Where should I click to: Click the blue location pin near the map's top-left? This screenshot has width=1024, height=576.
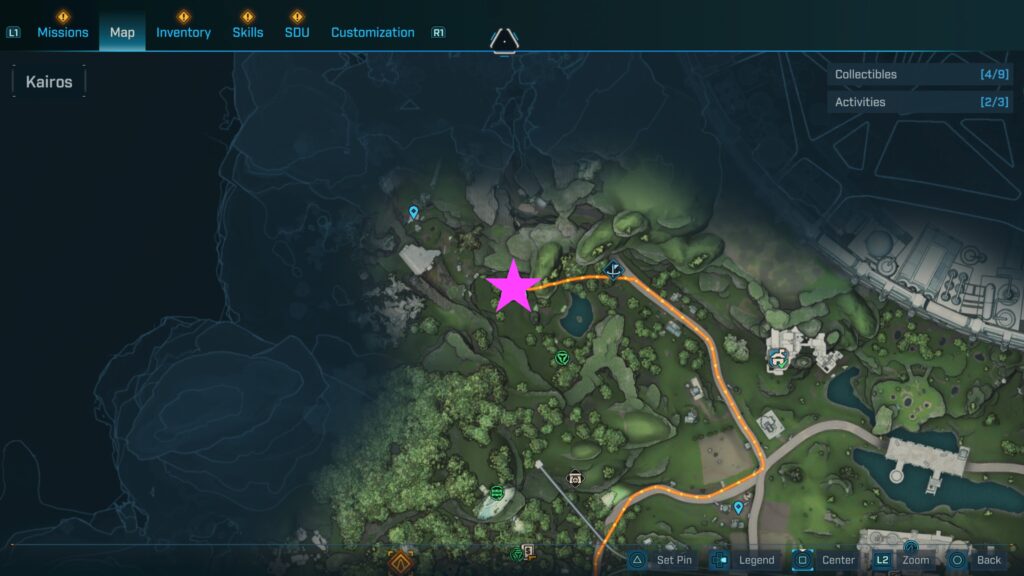pyautogui.click(x=414, y=212)
